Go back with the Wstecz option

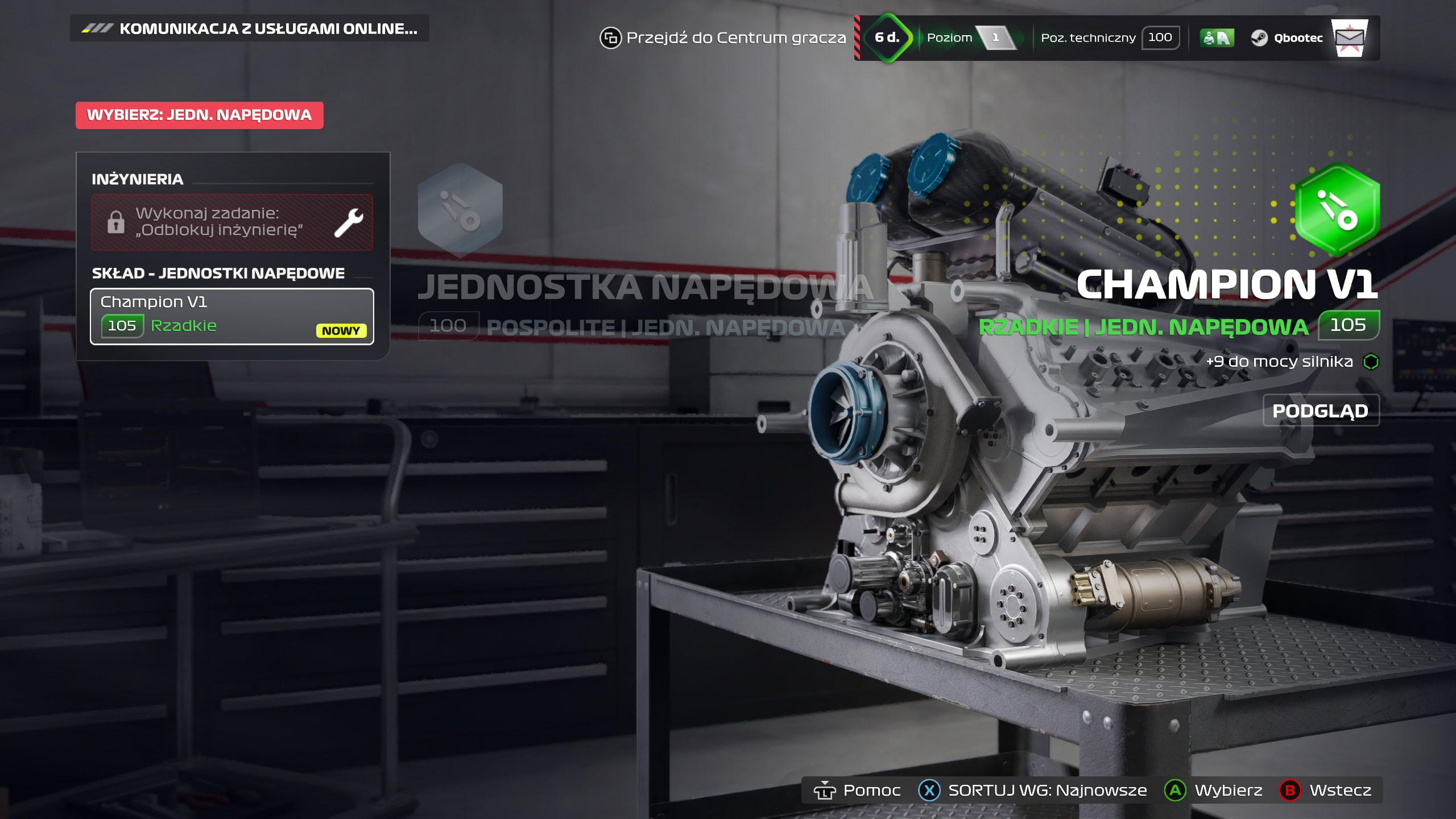[1326, 790]
